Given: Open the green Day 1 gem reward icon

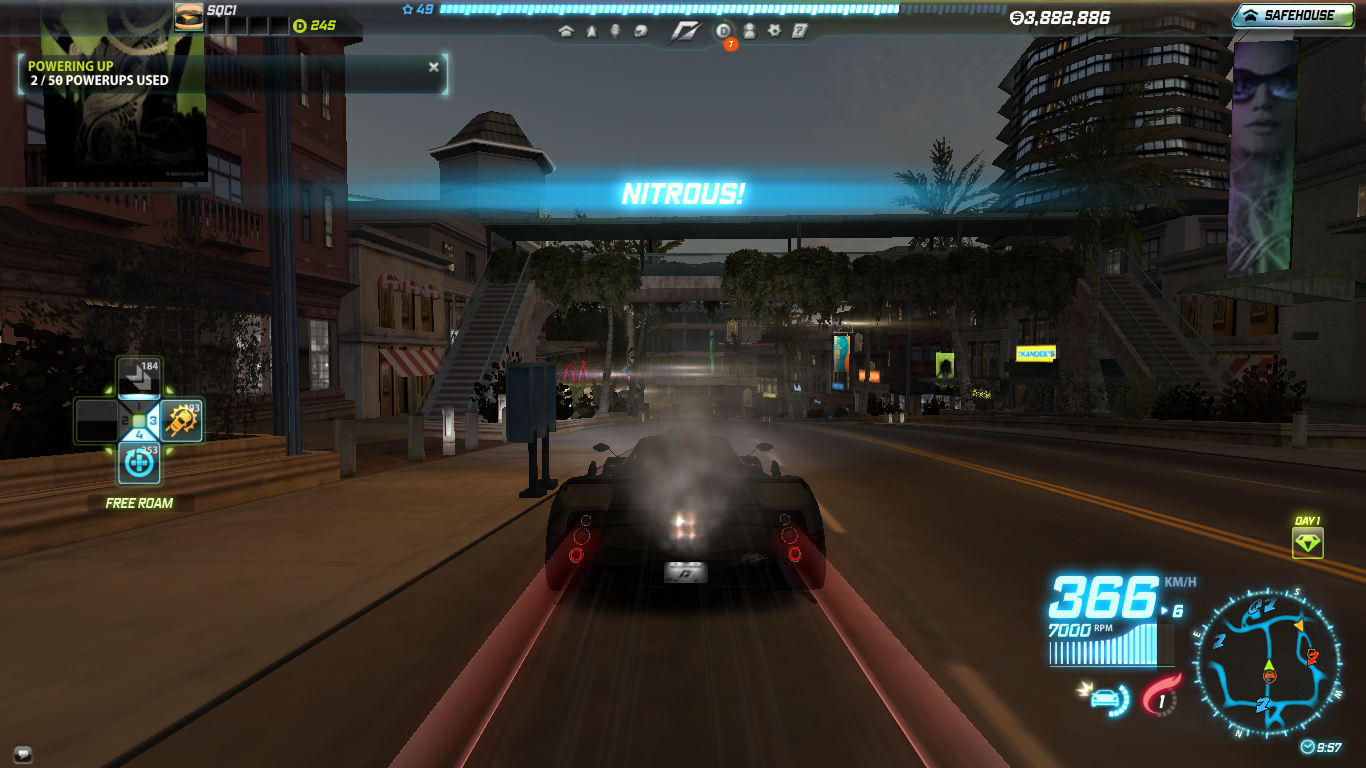Looking at the screenshot, I should tap(1307, 543).
